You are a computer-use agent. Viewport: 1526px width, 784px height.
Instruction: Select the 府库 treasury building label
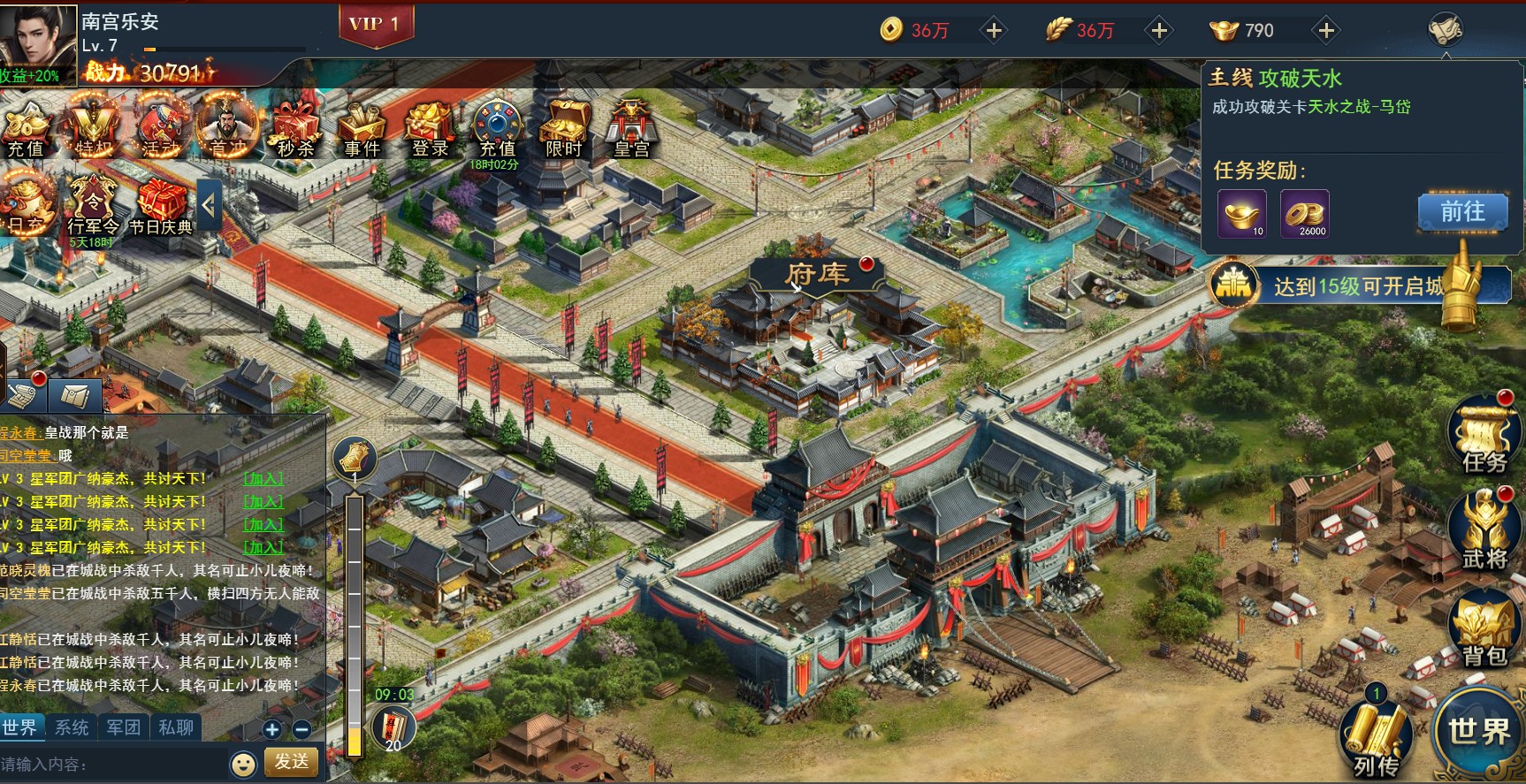(x=815, y=274)
